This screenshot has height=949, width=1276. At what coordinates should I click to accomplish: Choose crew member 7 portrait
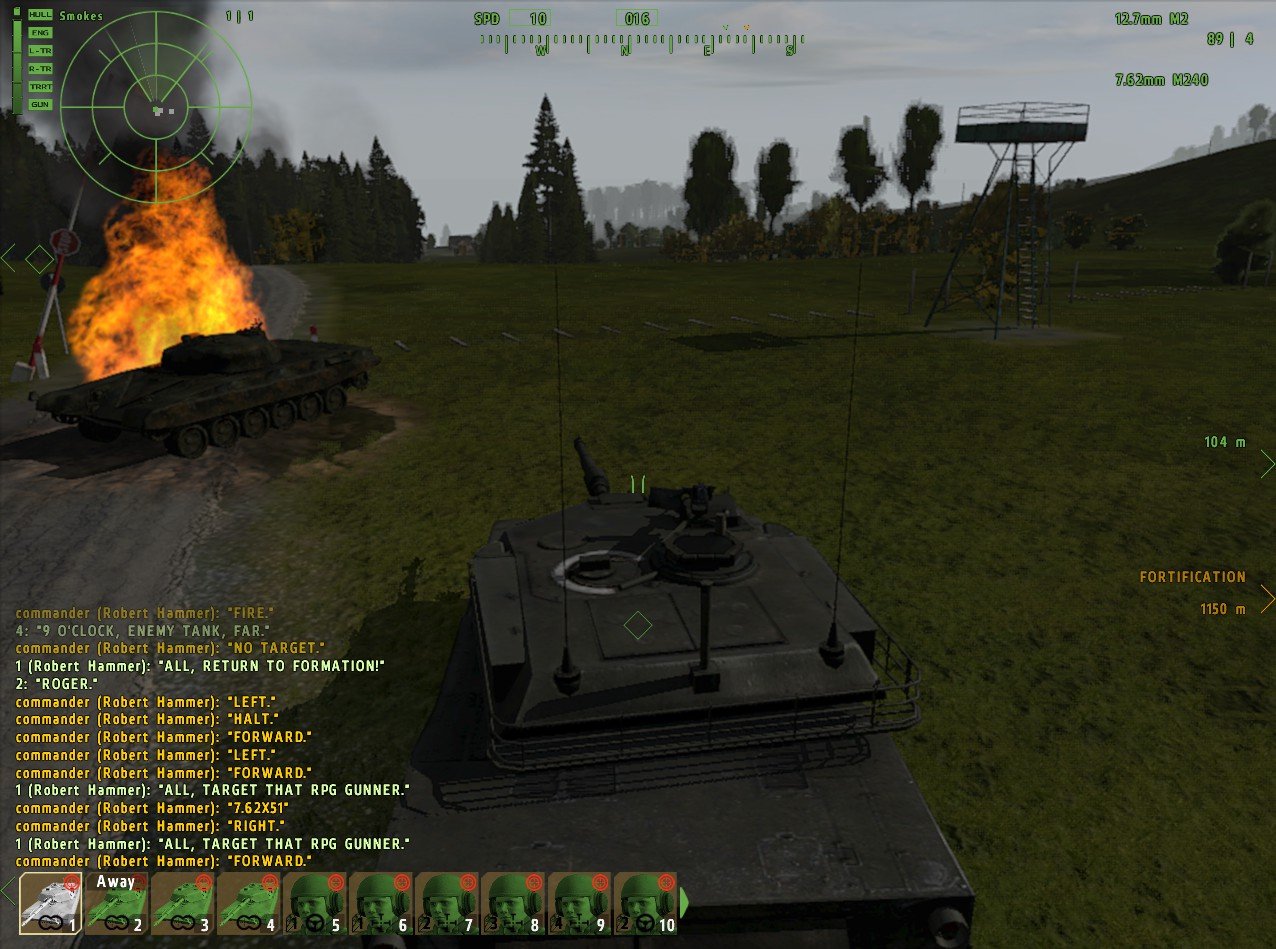click(x=446, y=903)
